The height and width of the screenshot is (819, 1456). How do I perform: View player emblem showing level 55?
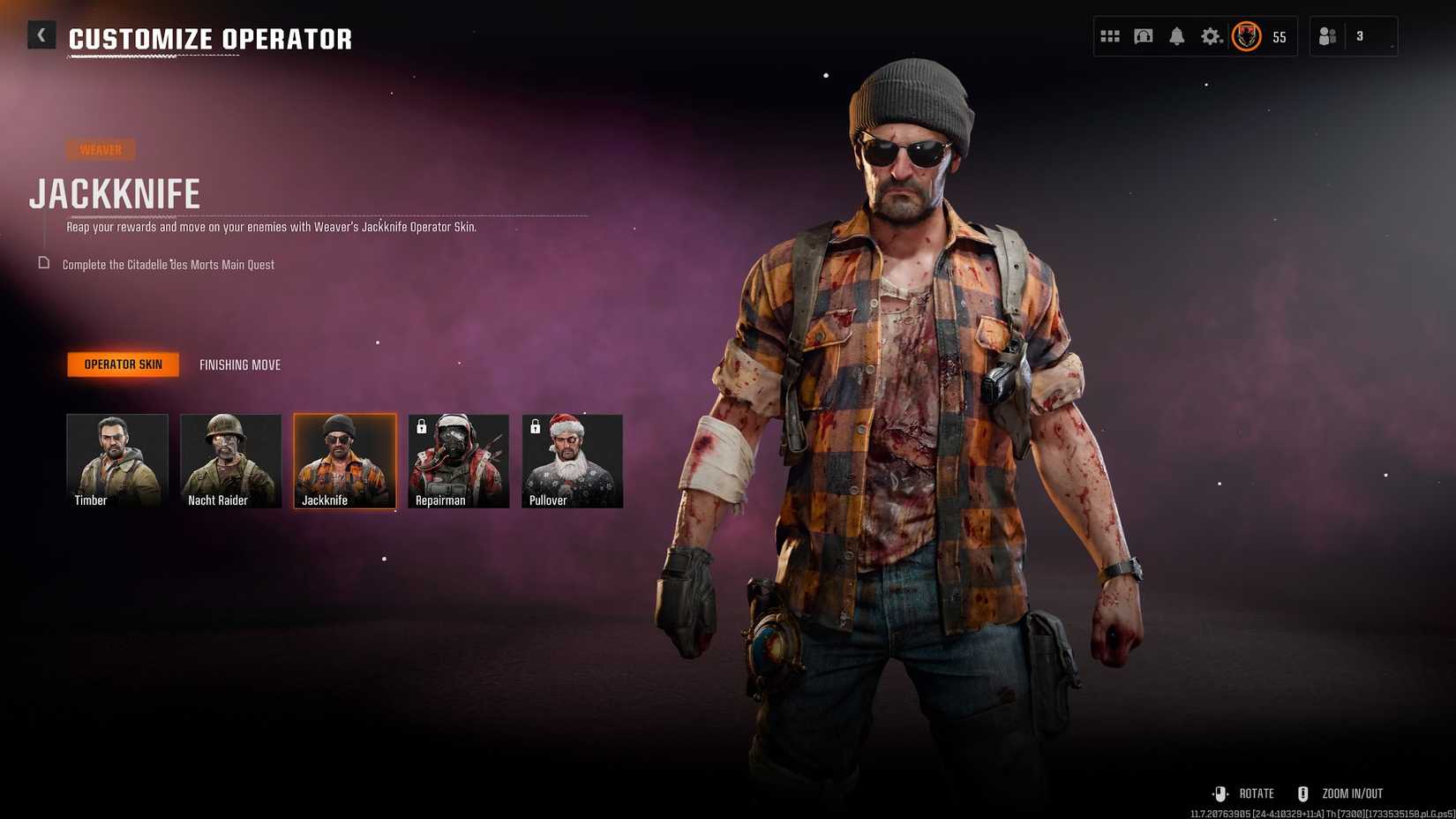1246,37
